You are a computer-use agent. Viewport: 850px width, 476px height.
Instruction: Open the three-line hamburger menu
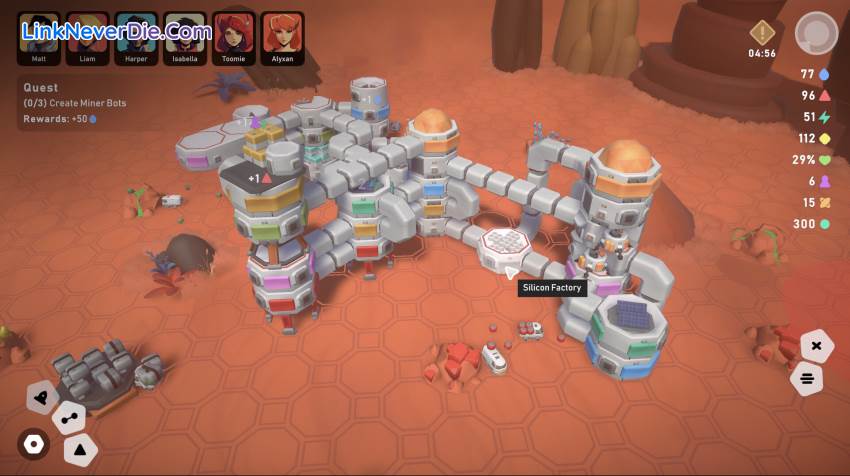(x=806, y=379)
